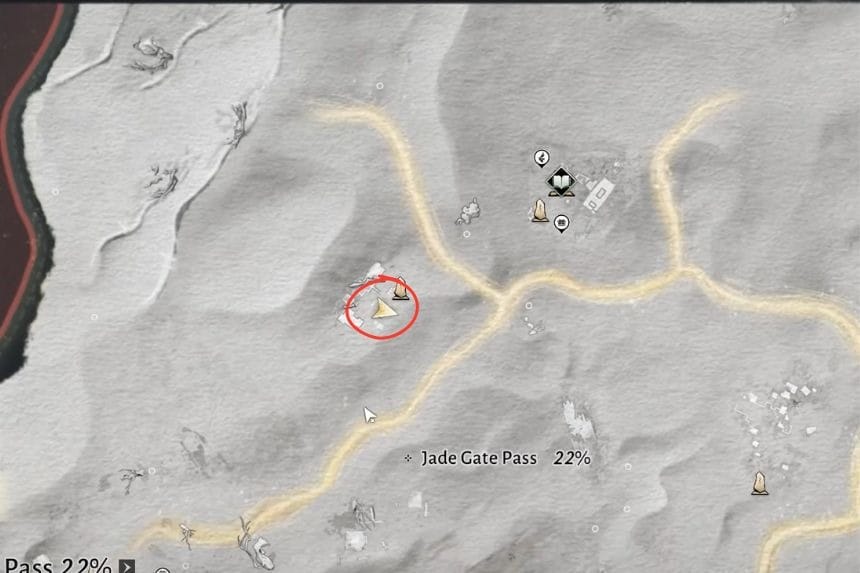Select the chest pin marker below the book
The image size is (860, 573).
pyautogui.click(x=562, y=222)
